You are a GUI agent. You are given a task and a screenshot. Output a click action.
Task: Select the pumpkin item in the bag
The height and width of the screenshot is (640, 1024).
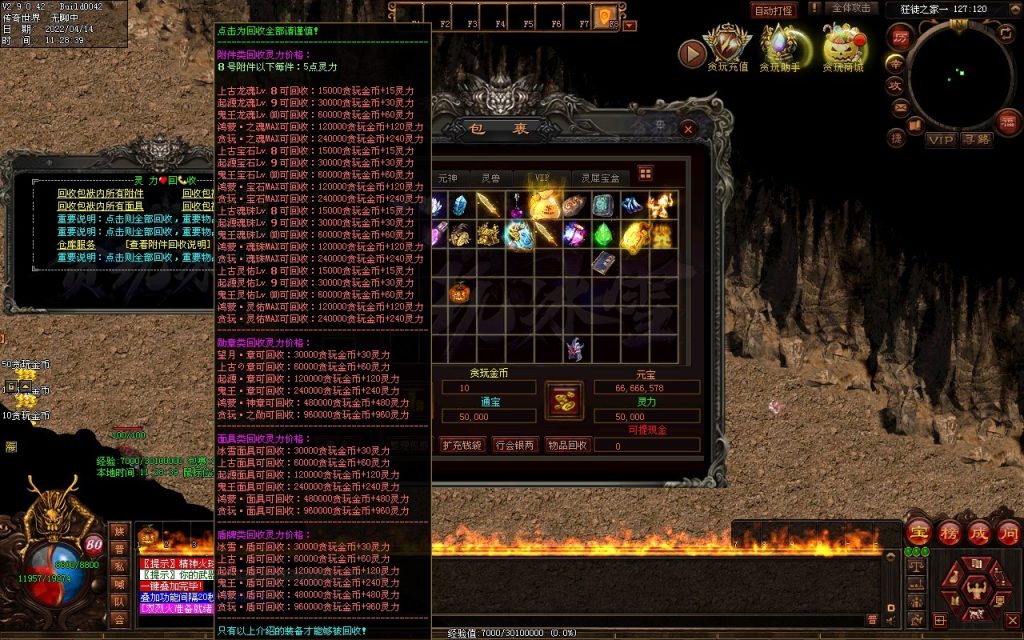click(460, 292)
